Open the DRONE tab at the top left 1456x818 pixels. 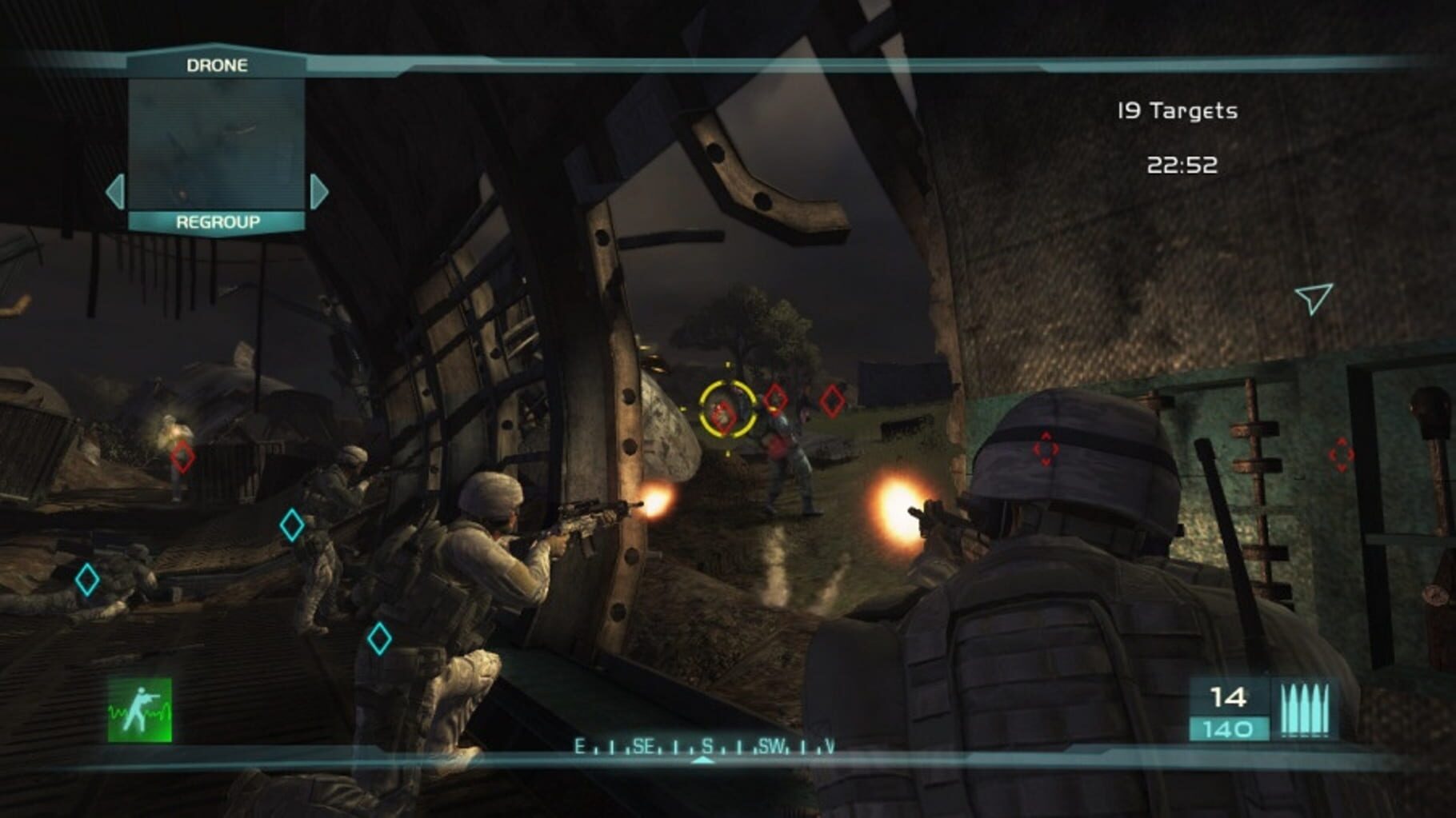218,66
